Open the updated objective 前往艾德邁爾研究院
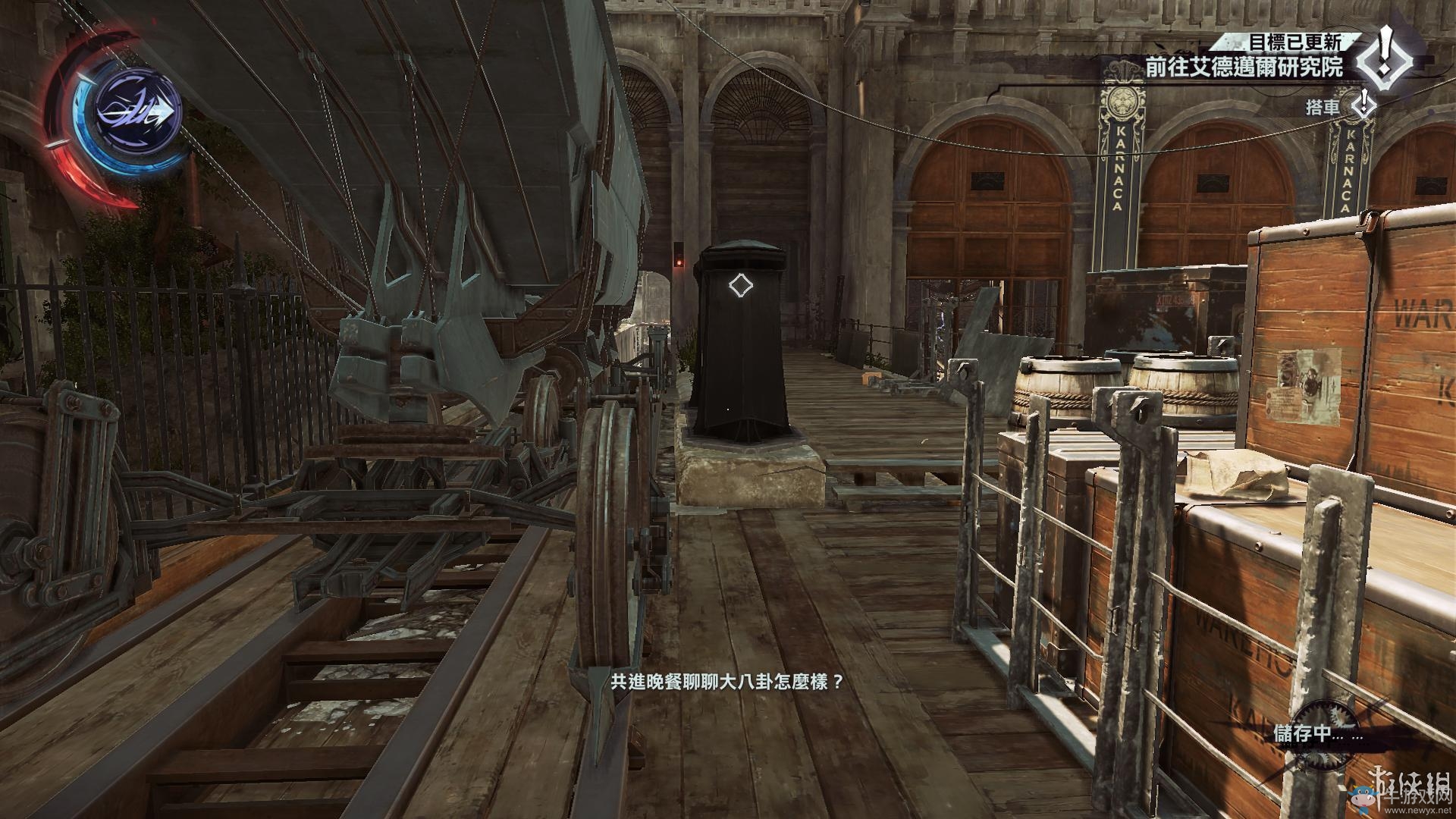Image resolution: width=1456 pixels, height=819 pixels. pos(1244,67)
